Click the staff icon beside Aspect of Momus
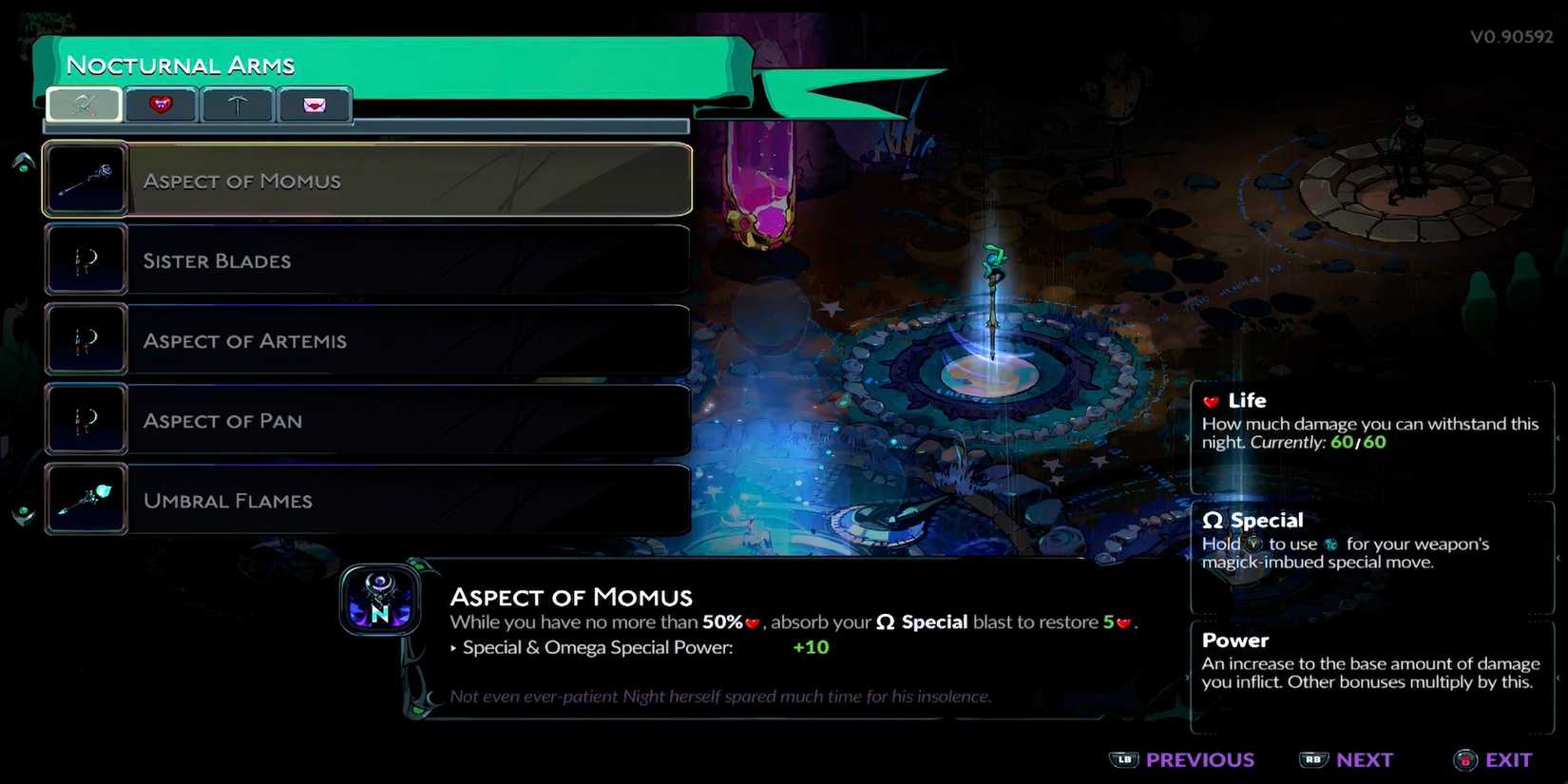Image resolution: width=1568 pixels, height=784 pixels. [x=85, y=179]
